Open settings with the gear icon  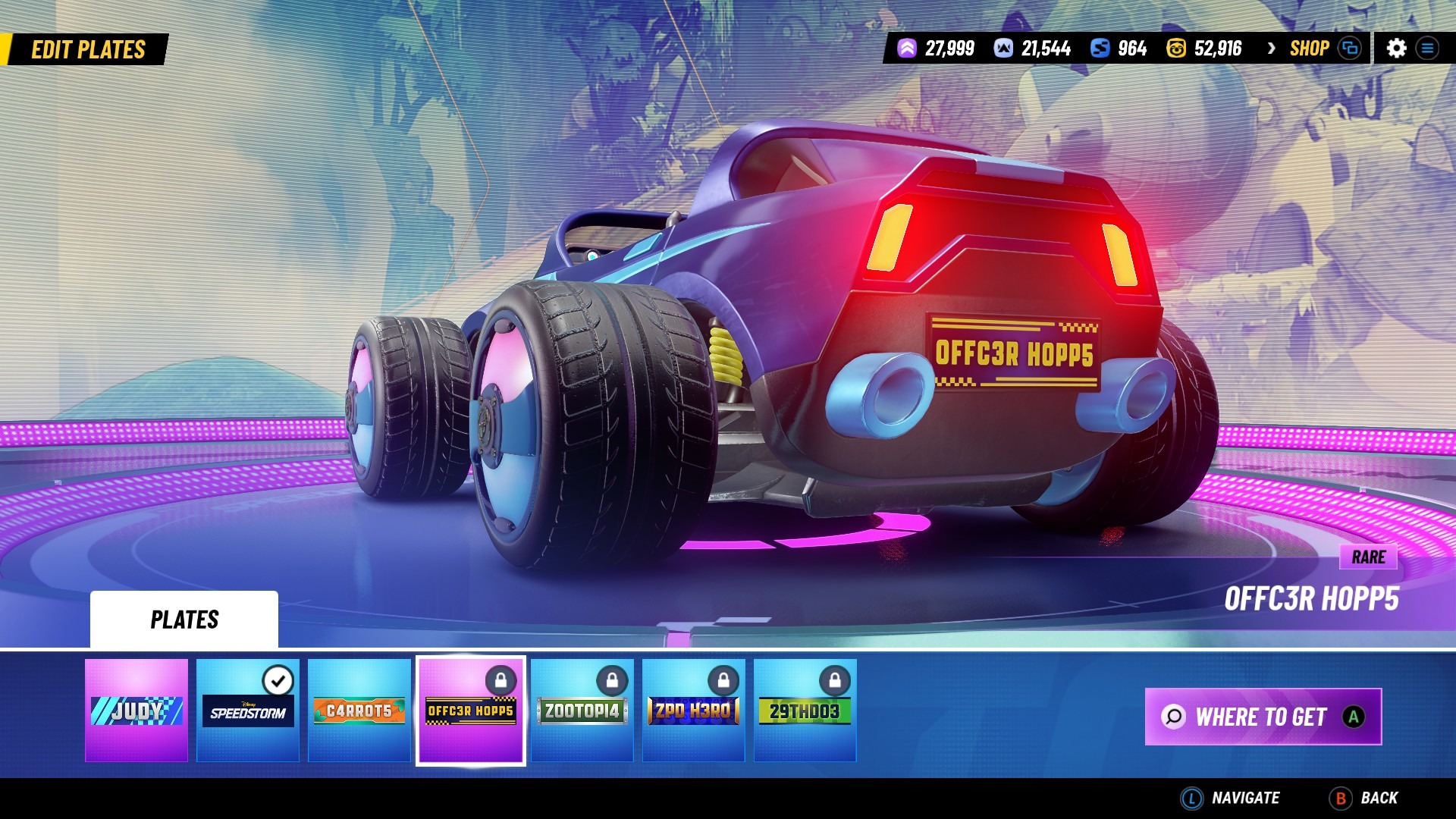1396,49
